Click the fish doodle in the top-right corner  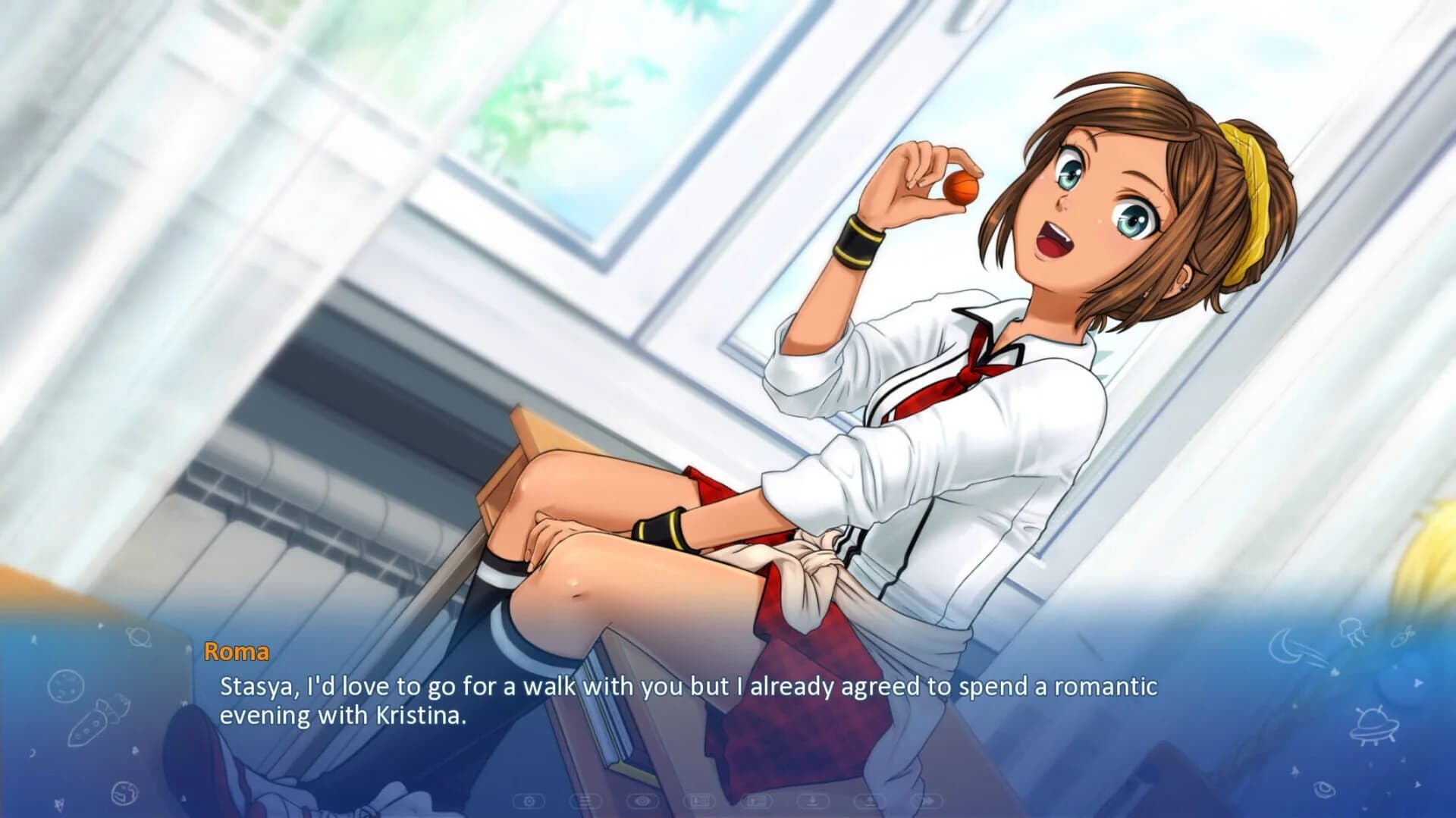click(x=1402, y=638)
